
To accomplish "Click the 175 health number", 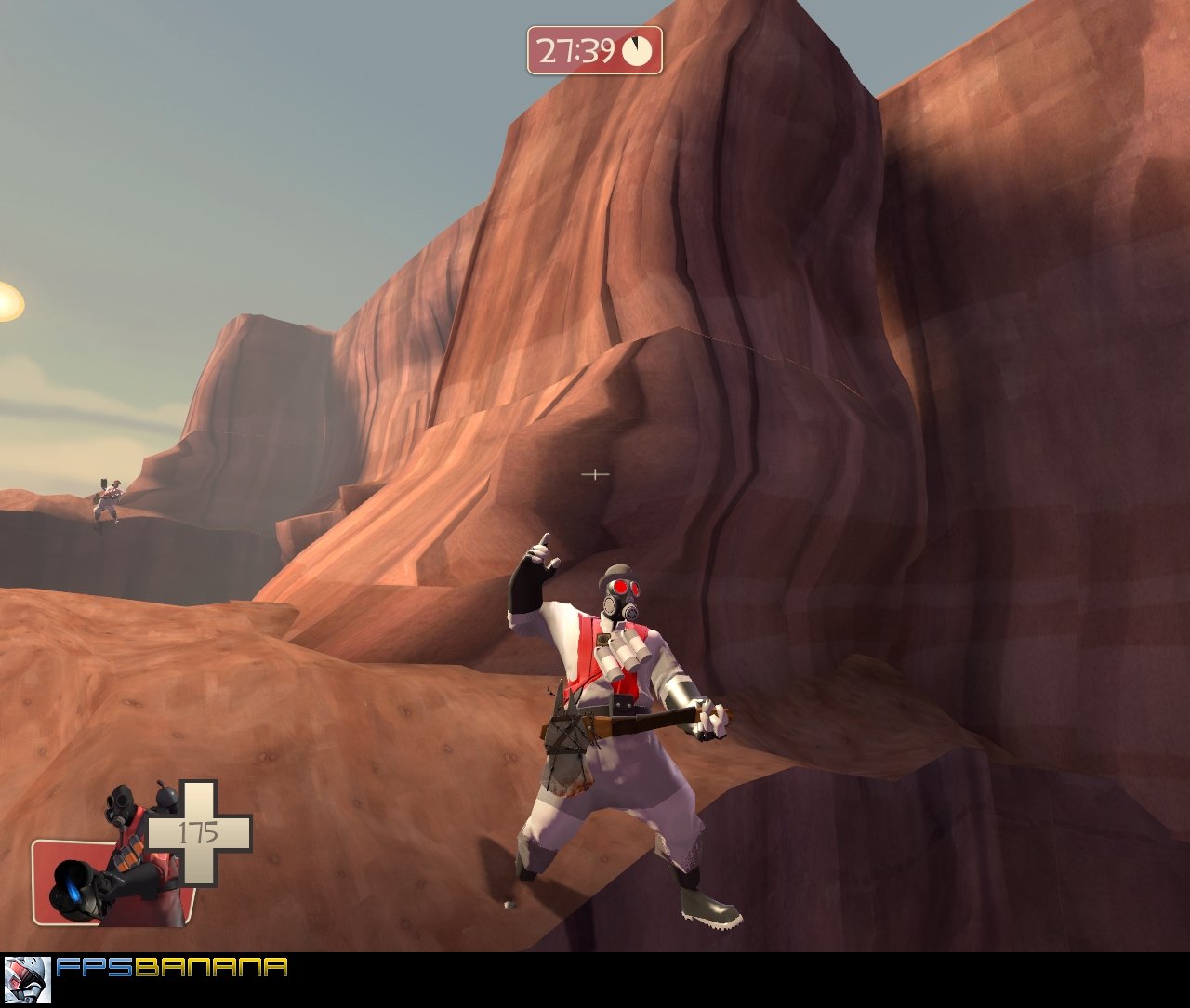I will [x=198, y=830].
